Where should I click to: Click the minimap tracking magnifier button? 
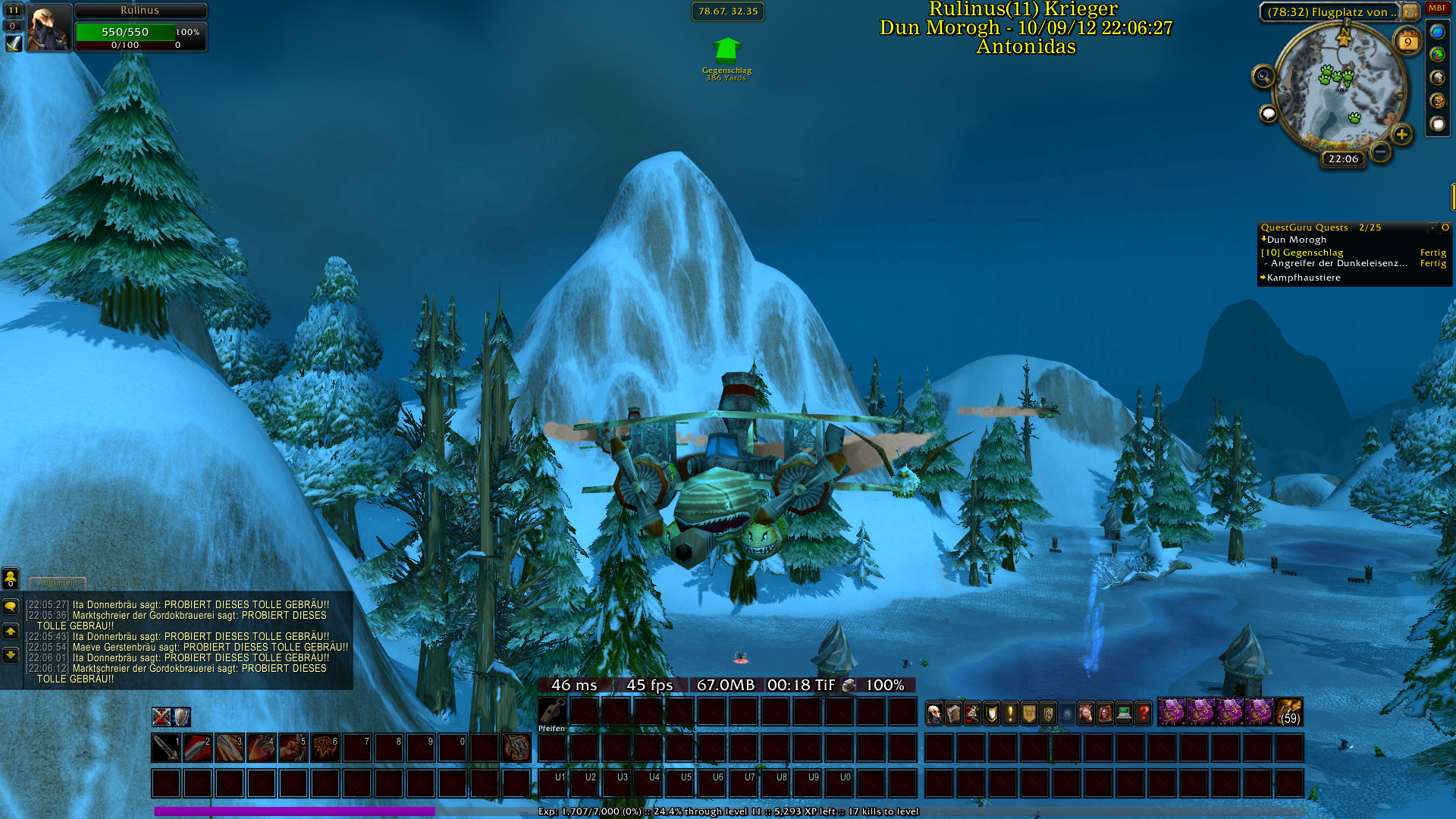tap(1263, 76)
